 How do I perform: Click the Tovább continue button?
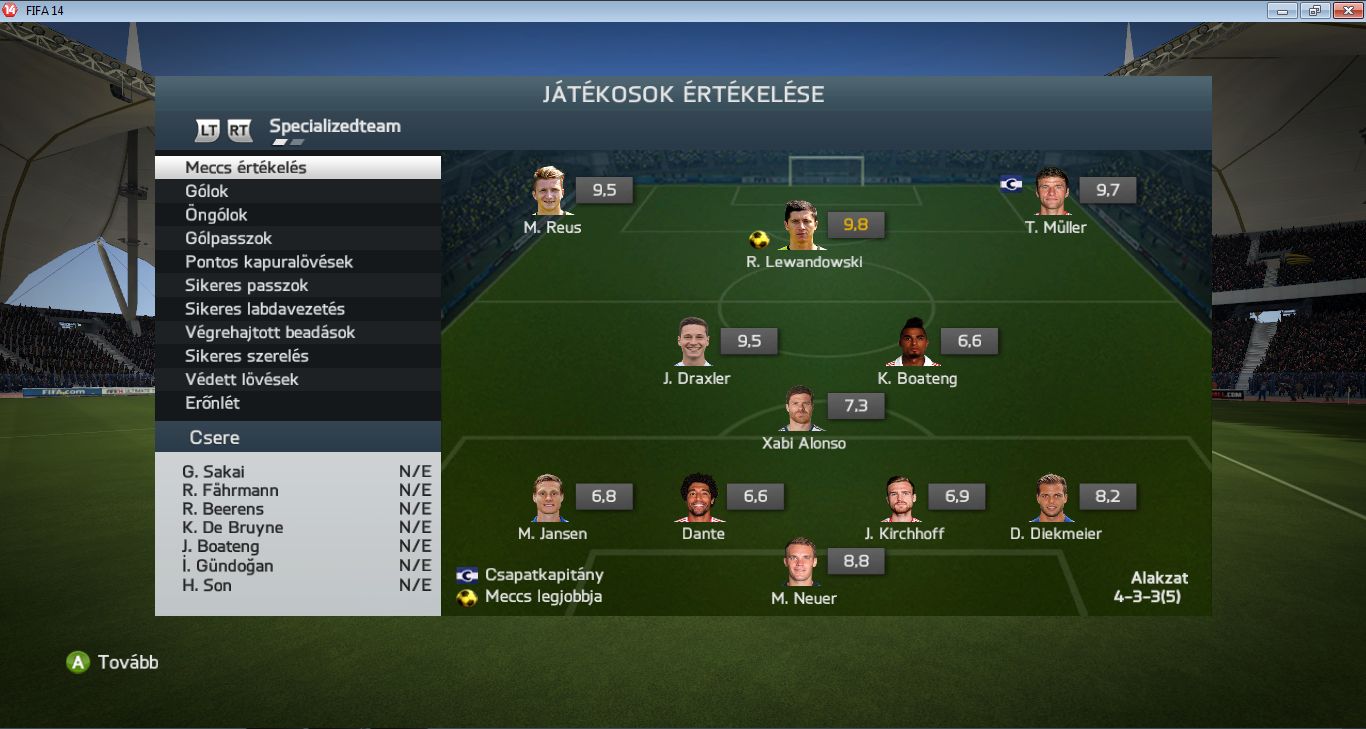coord(112,662)
